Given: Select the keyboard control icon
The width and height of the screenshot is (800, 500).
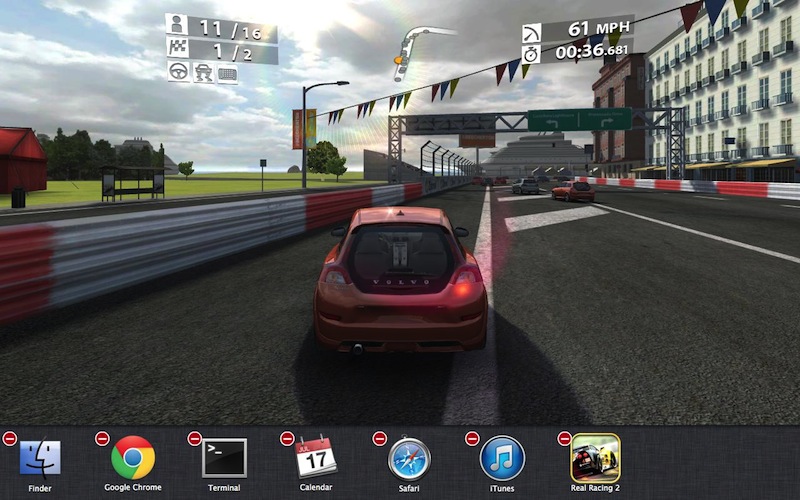Looking at the screenshot, I should click(227, 72).
